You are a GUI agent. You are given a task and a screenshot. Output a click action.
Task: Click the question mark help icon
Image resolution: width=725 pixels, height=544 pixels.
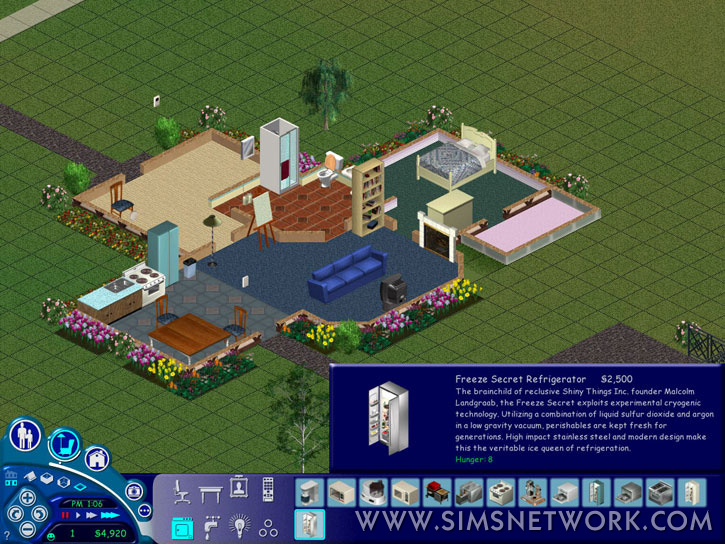click(7, 535)
